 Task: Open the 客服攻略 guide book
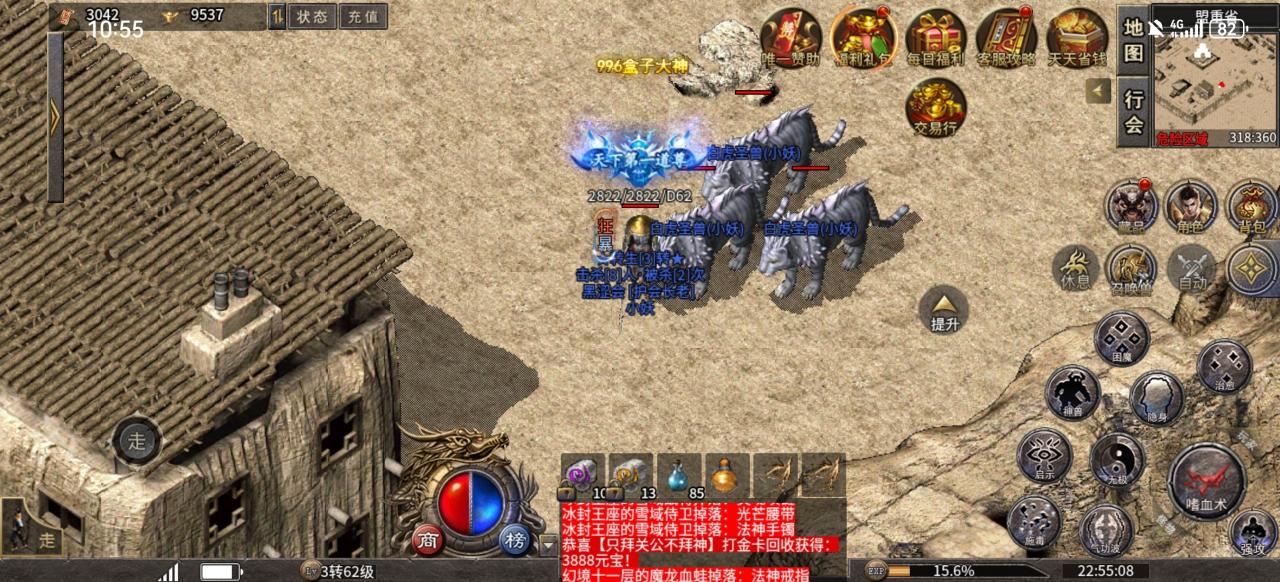[1006, 39]
